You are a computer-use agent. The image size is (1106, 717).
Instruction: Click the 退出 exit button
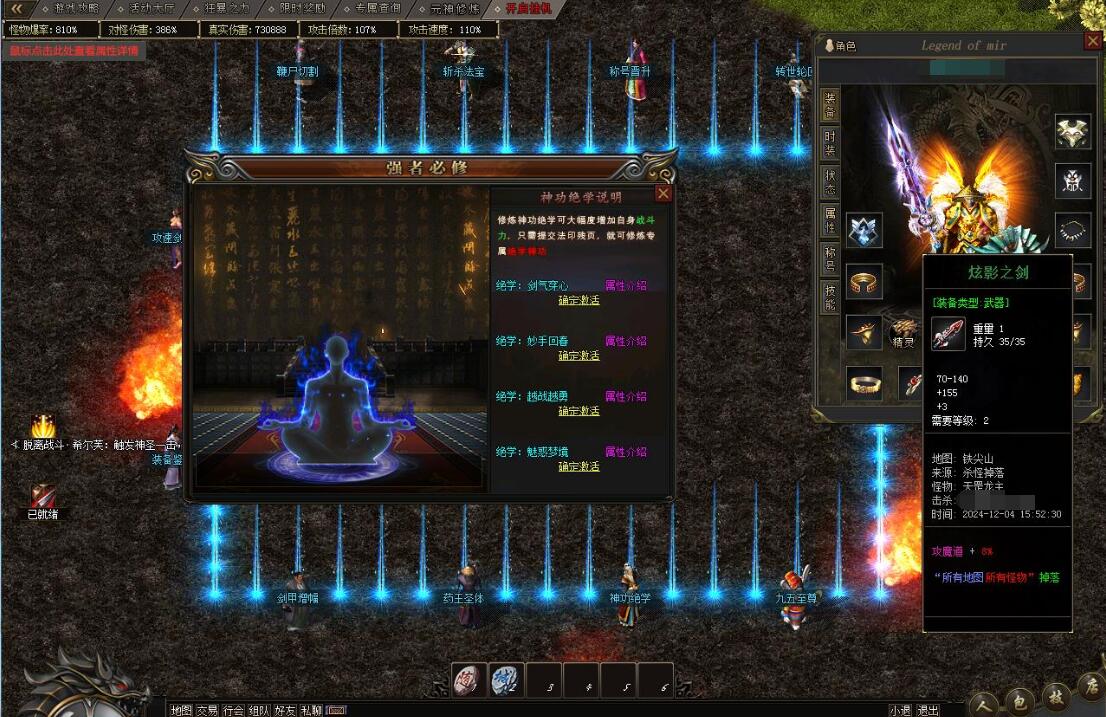tap(928, 710)
